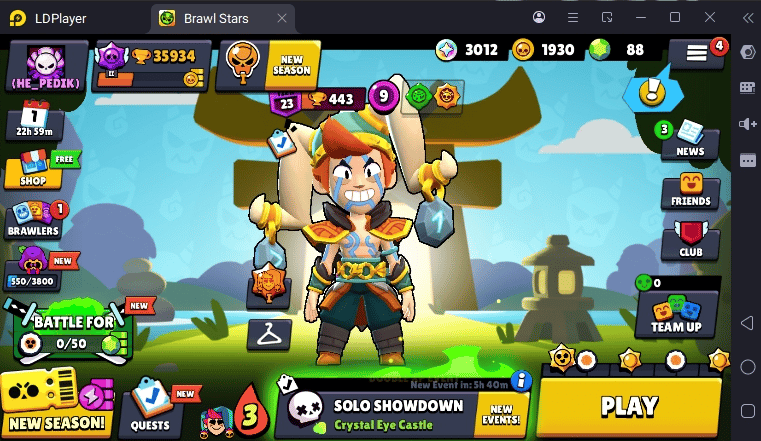The image size is (761, 441).
Task: Open the Quests panel
Action: pyautogui.click(x=151, y=410)
